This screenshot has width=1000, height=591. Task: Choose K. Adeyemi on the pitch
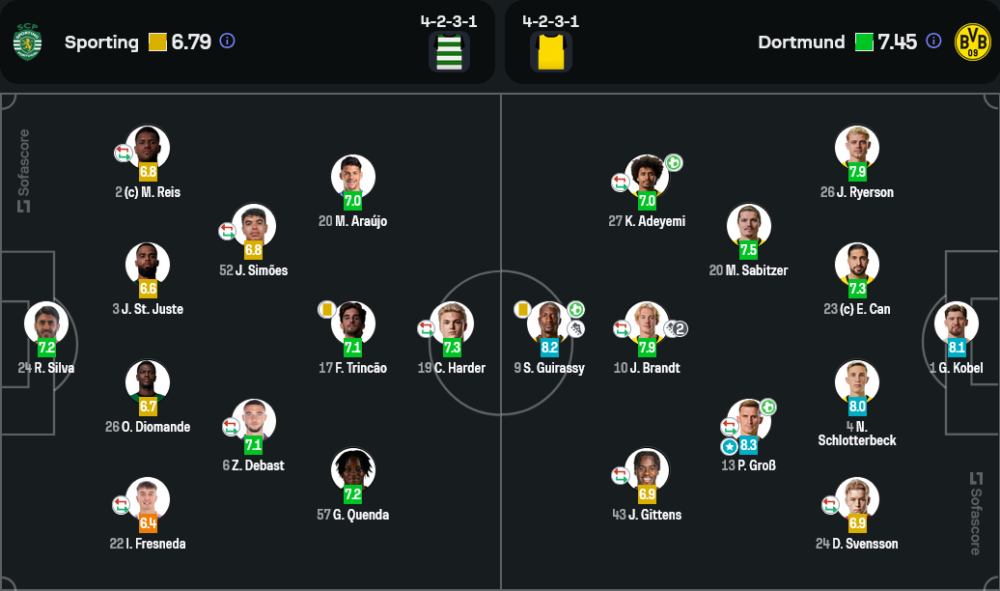(x=647, y=177)
